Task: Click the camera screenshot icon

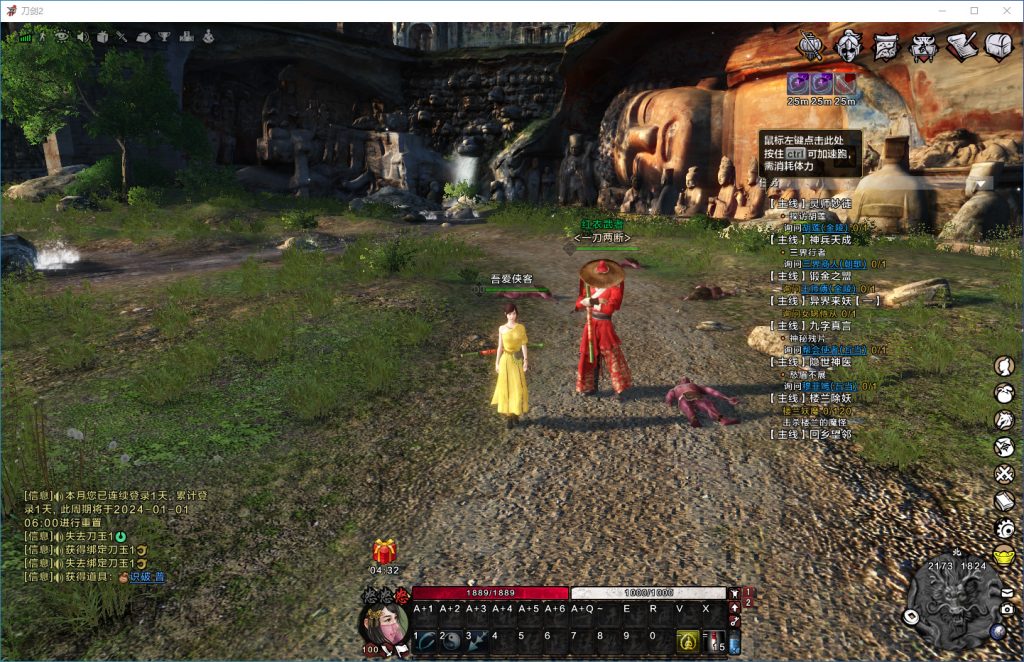Action: [x=1006, y=609]
